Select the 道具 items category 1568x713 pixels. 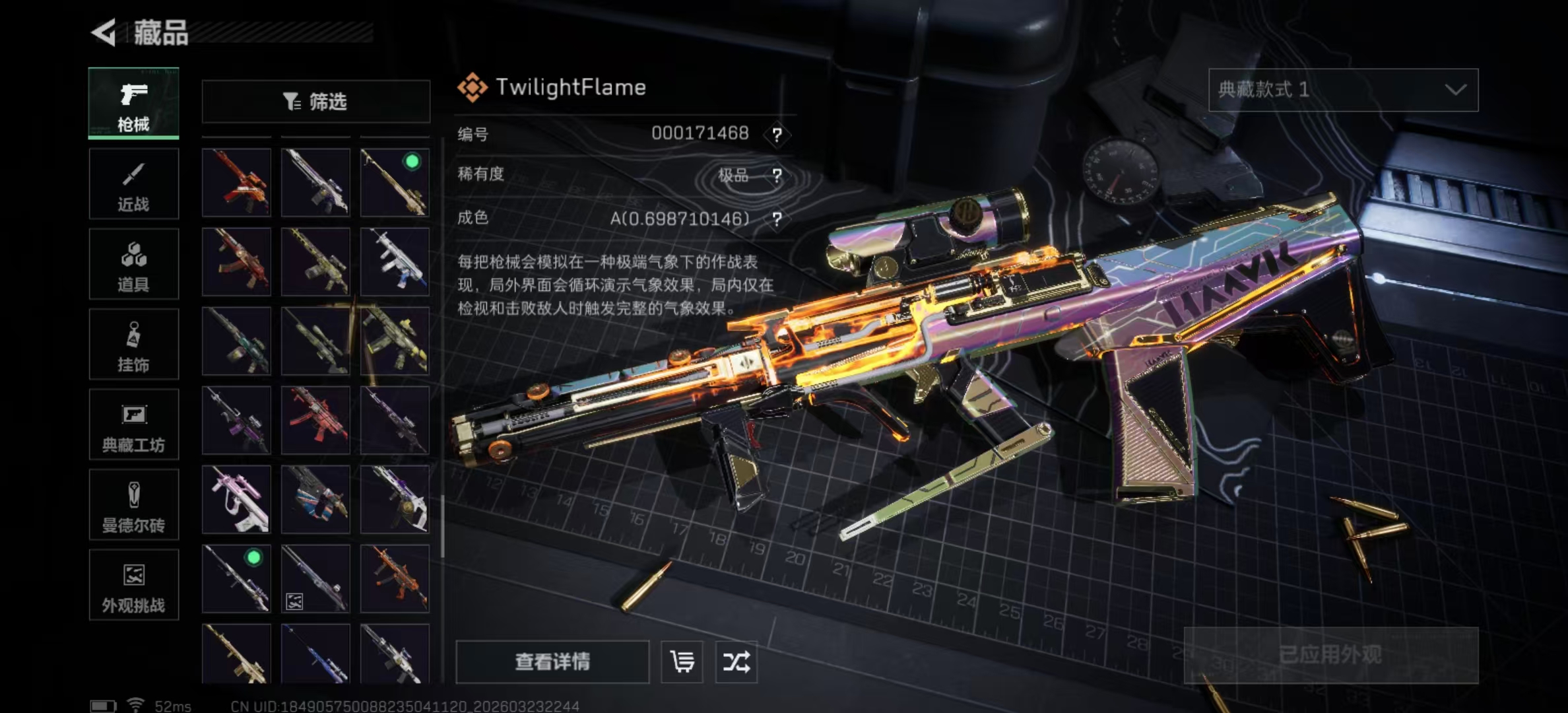click(x=133, y=265)
